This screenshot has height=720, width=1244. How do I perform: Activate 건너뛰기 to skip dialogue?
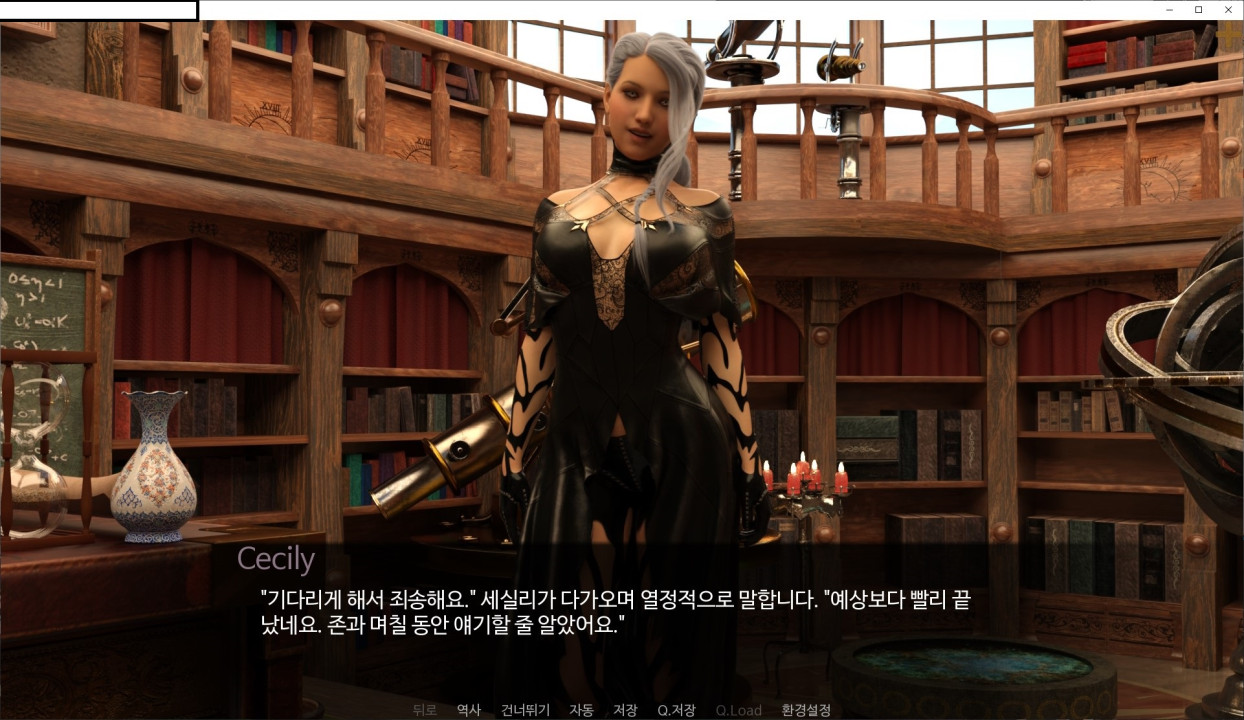pyautogui.click(x=525, y=710)
